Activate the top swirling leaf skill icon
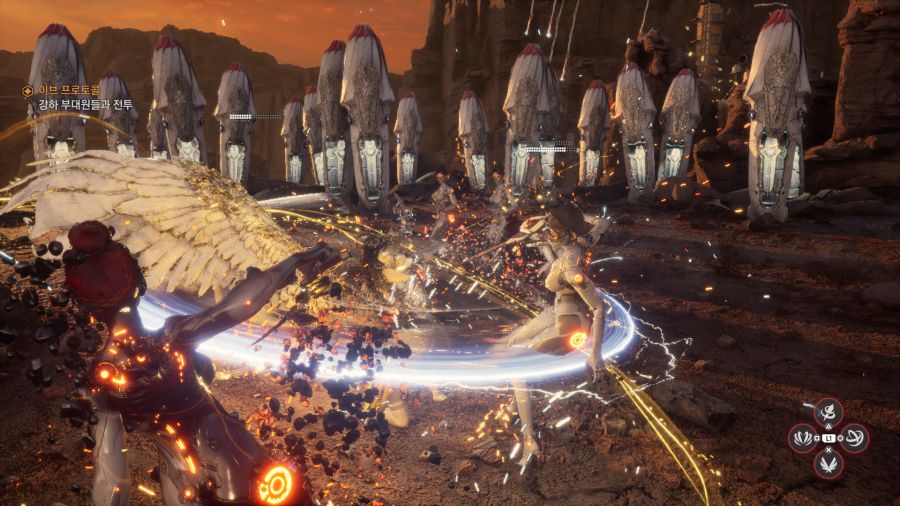900x506 pixels. [828, 413]
